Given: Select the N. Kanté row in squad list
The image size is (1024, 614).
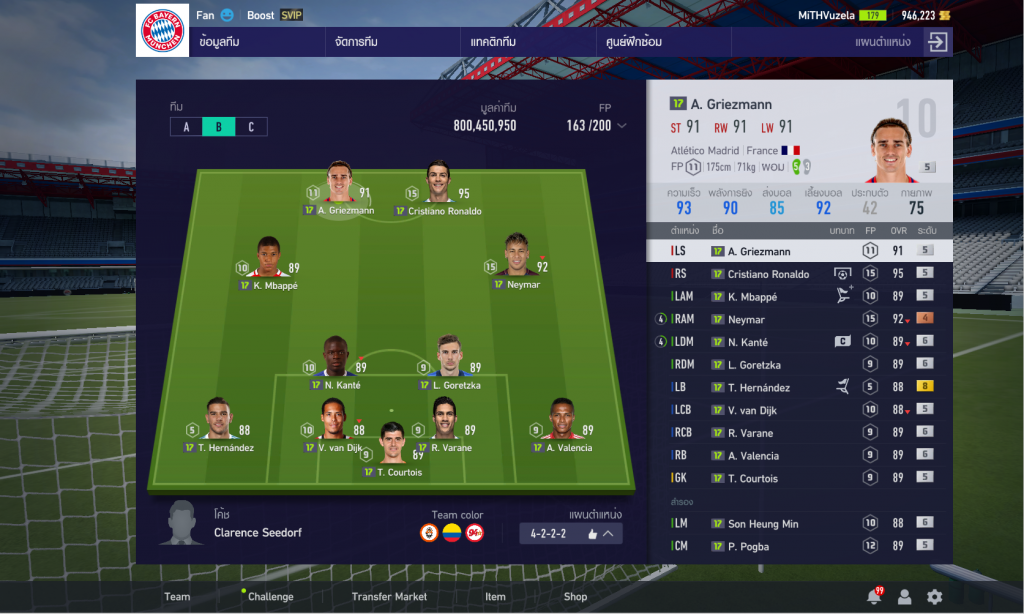Looking at the screenshot, I should 799,342.
